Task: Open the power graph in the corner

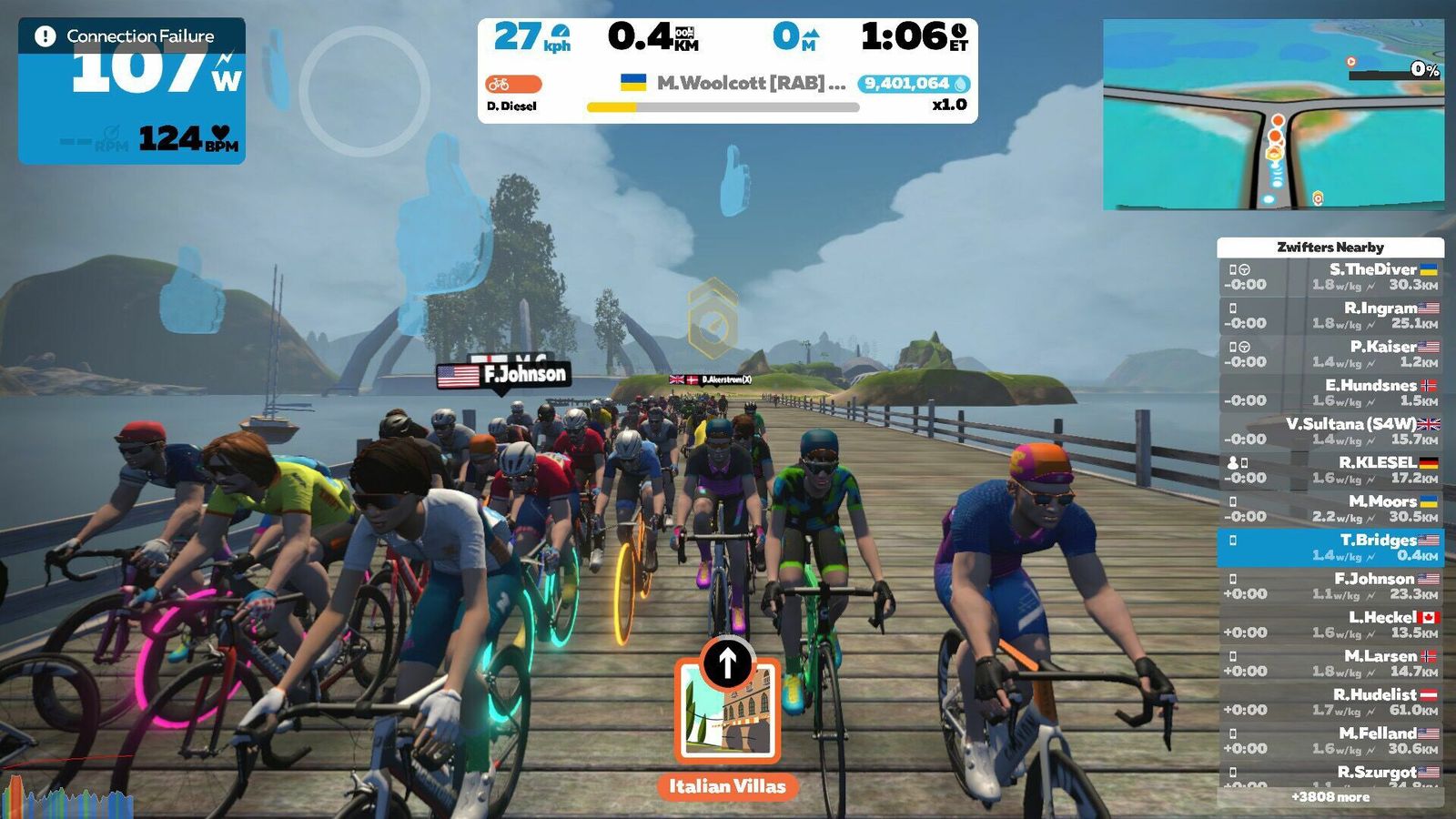Action: [68, 799]
